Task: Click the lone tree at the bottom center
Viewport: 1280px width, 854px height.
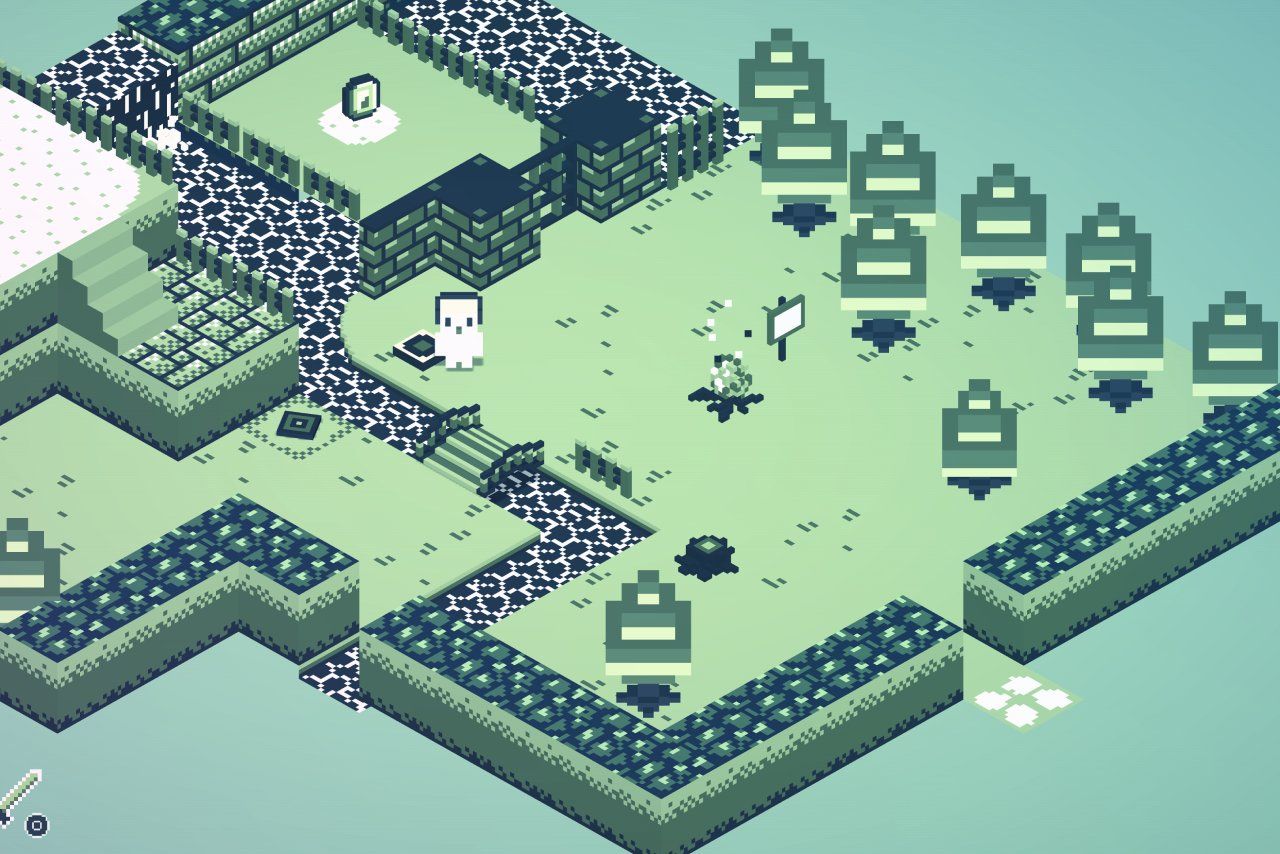Action: point(646,625)
